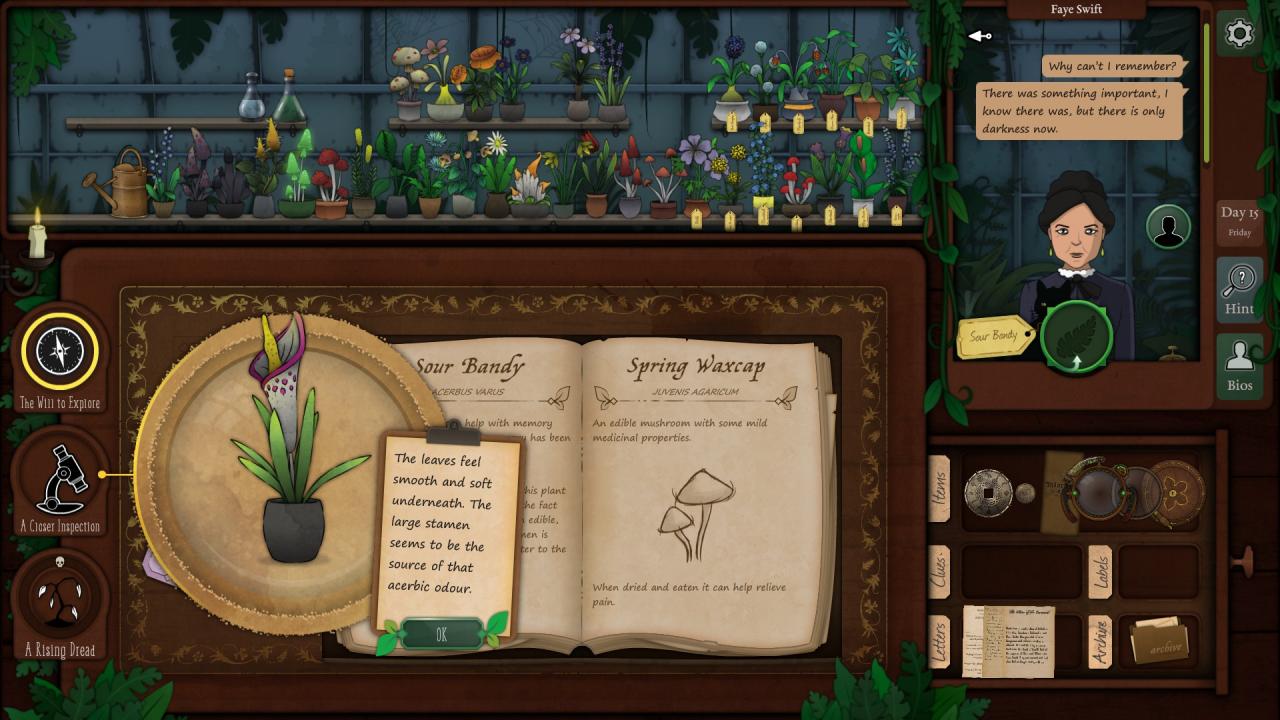The width and height of the screenshot is (1280, 720).
Task: Confirm the inspection note with OK
Action: 441,634
